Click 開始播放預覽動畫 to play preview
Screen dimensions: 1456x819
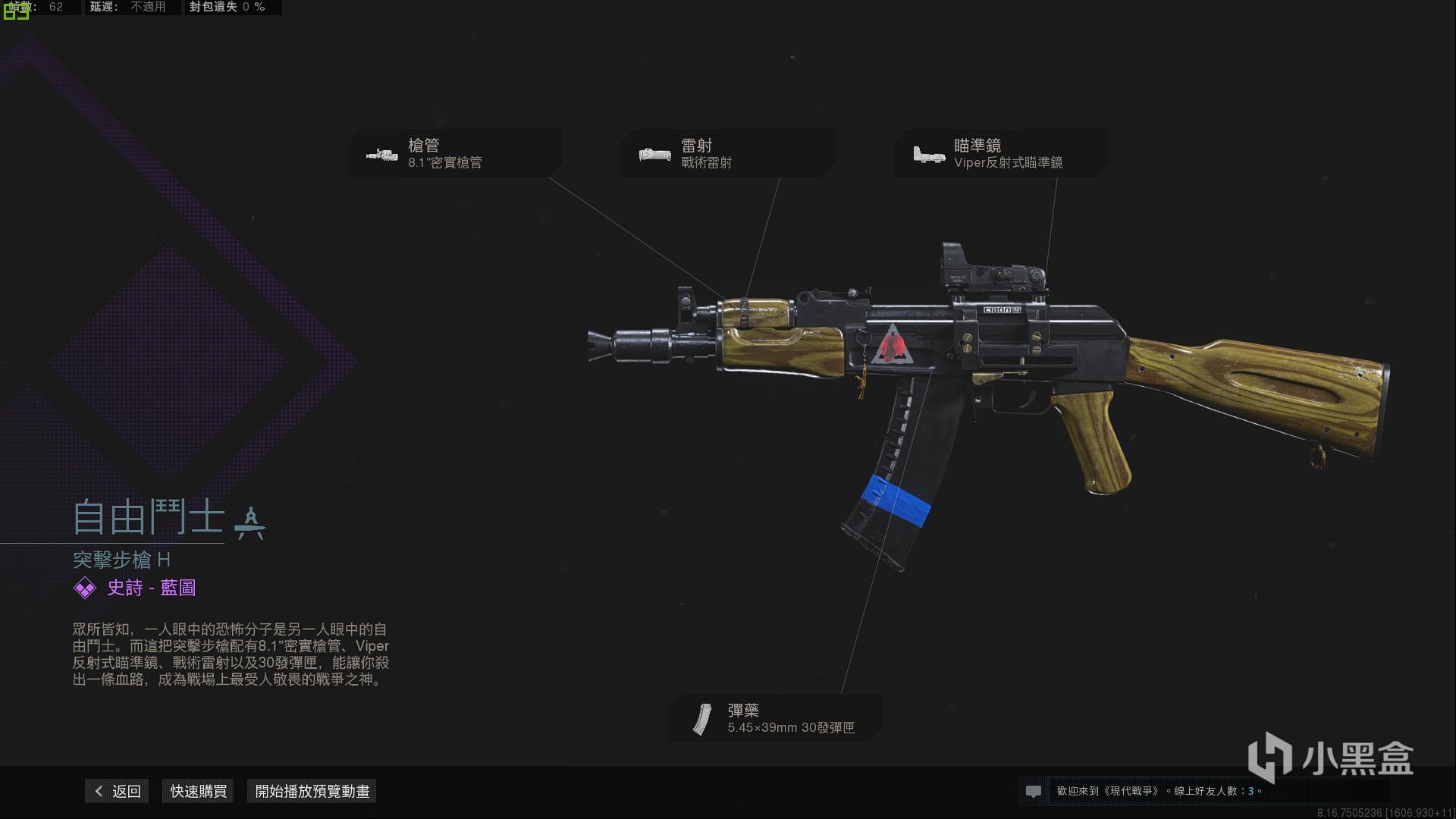pos(311,791)
